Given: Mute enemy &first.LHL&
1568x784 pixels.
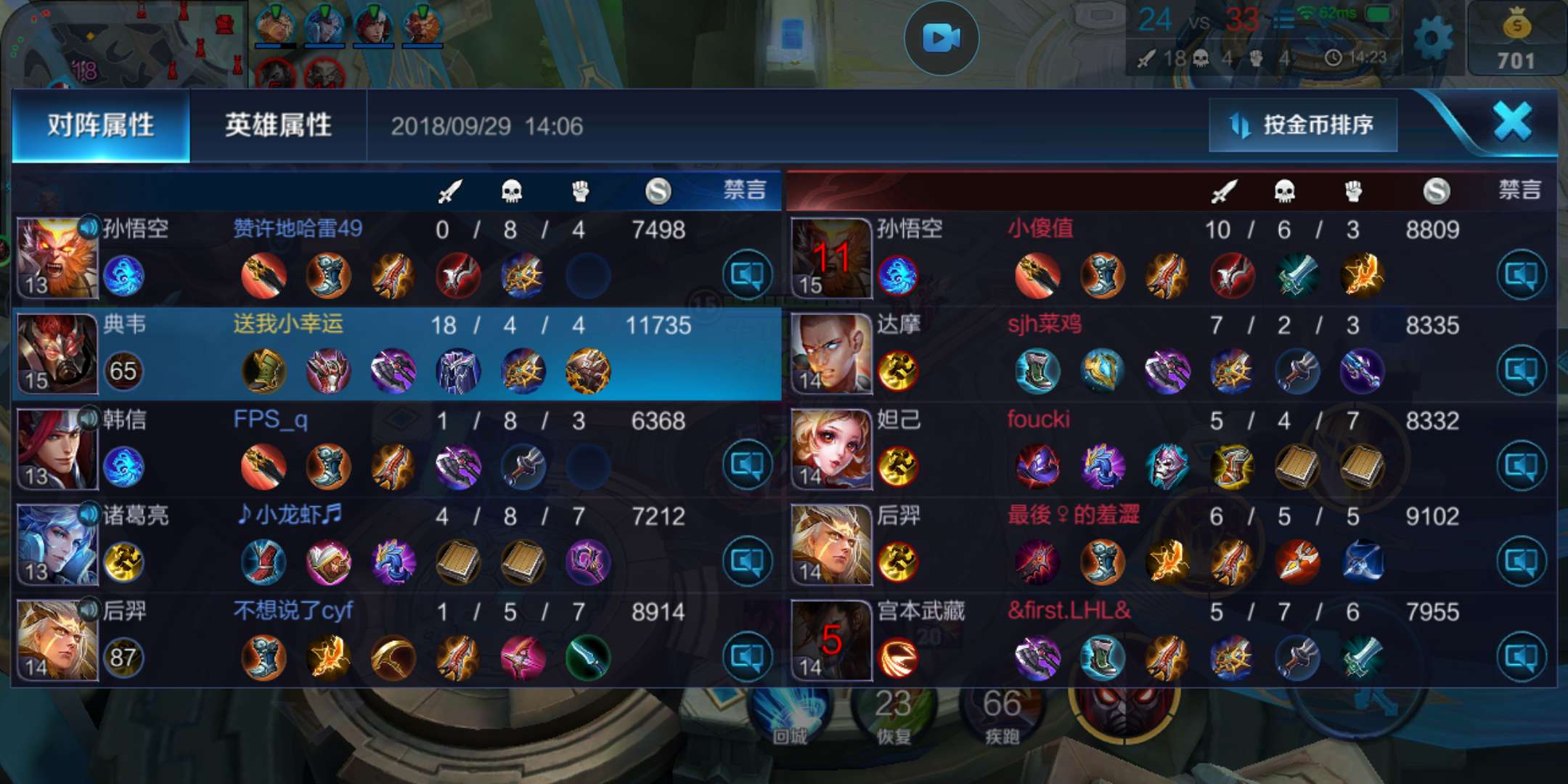Looking at the screenshot, I should 1521,656.
